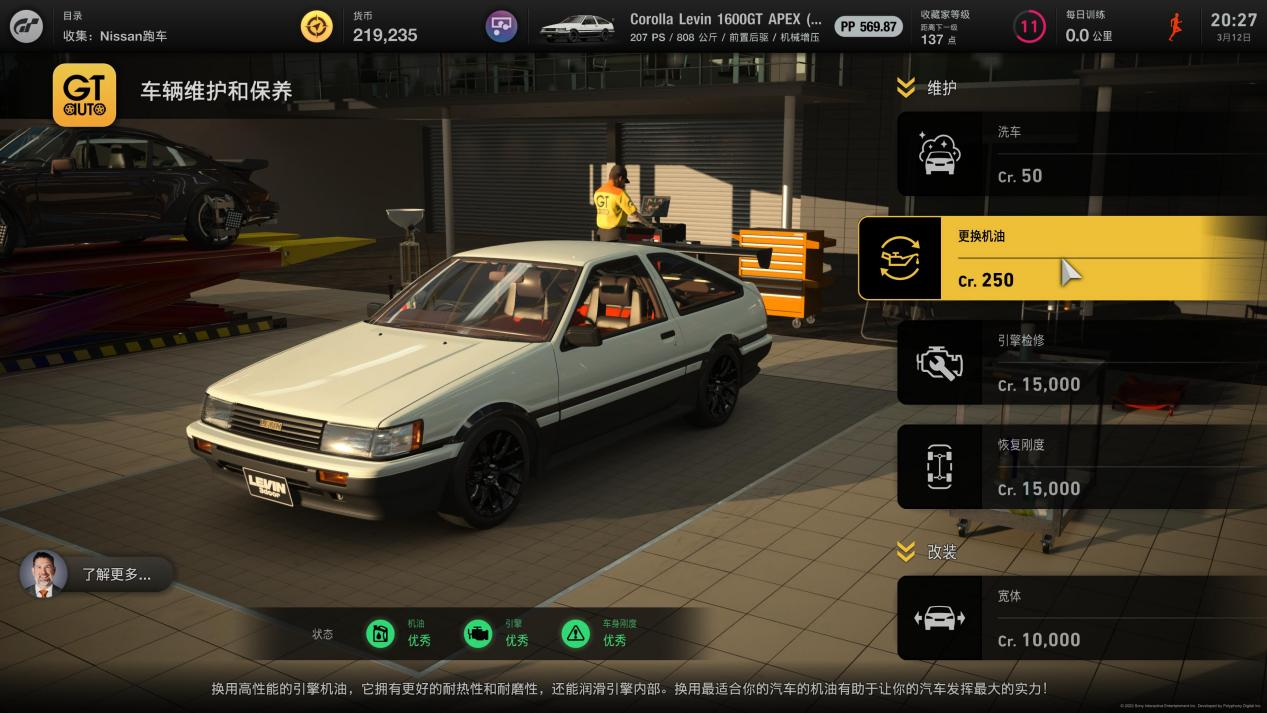Collapse the 改装 customization section header

pos(927,551)
